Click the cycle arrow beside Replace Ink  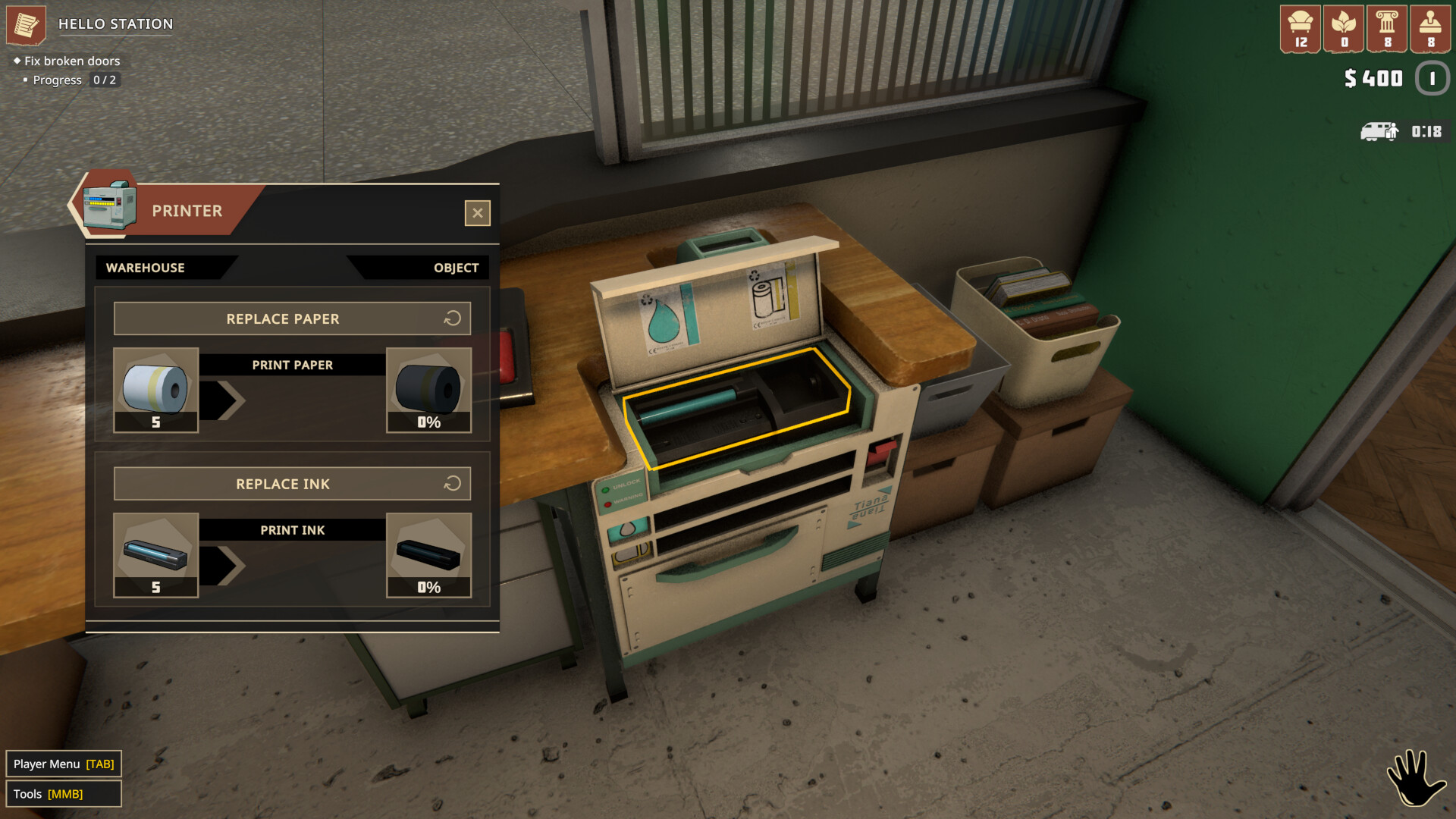tap(453, 483)
